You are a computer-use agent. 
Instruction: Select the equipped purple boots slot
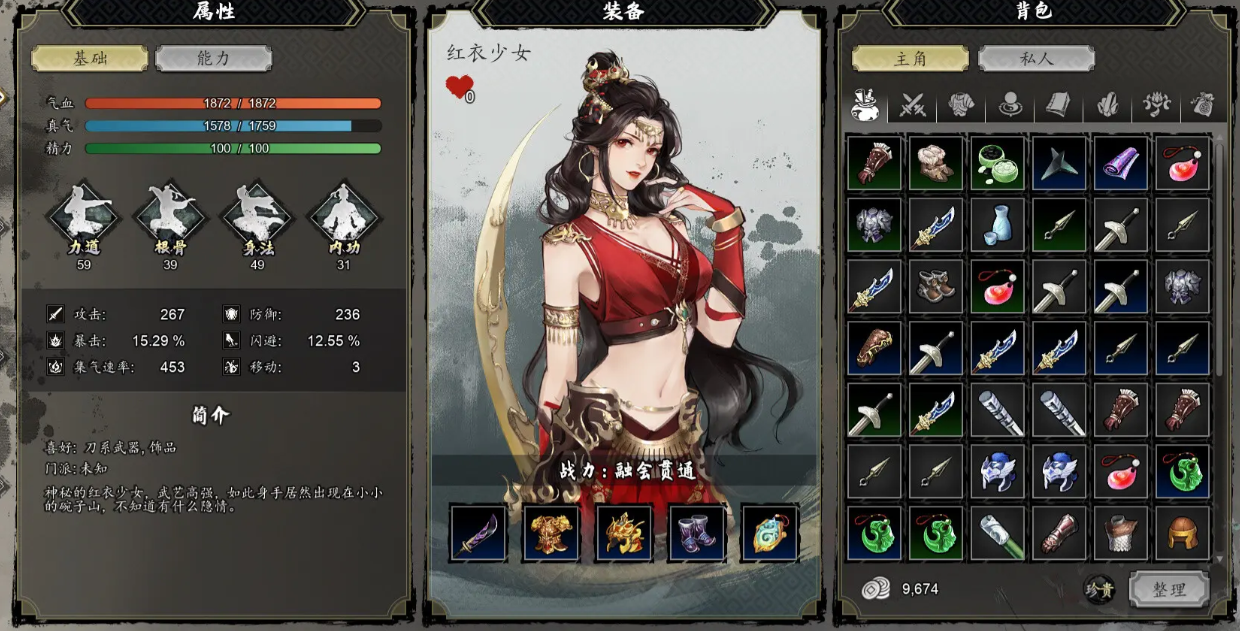tap(697, 533)
